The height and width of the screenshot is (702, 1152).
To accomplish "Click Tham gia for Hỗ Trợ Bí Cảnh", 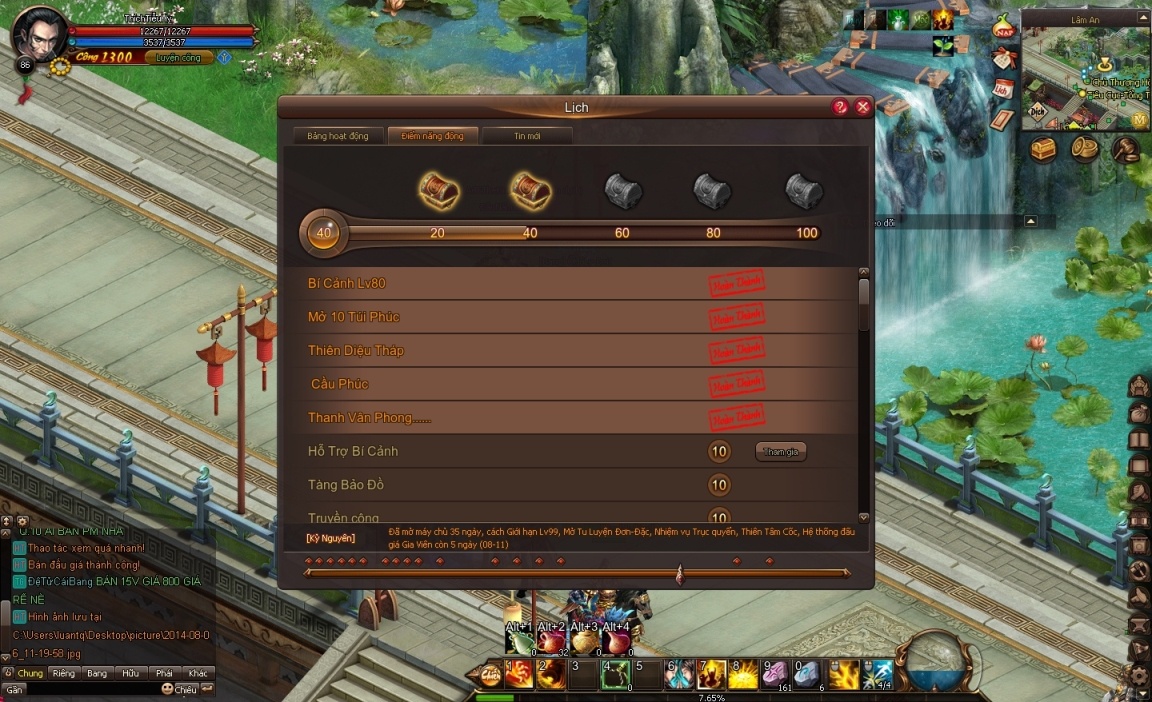I will [780, 452].
